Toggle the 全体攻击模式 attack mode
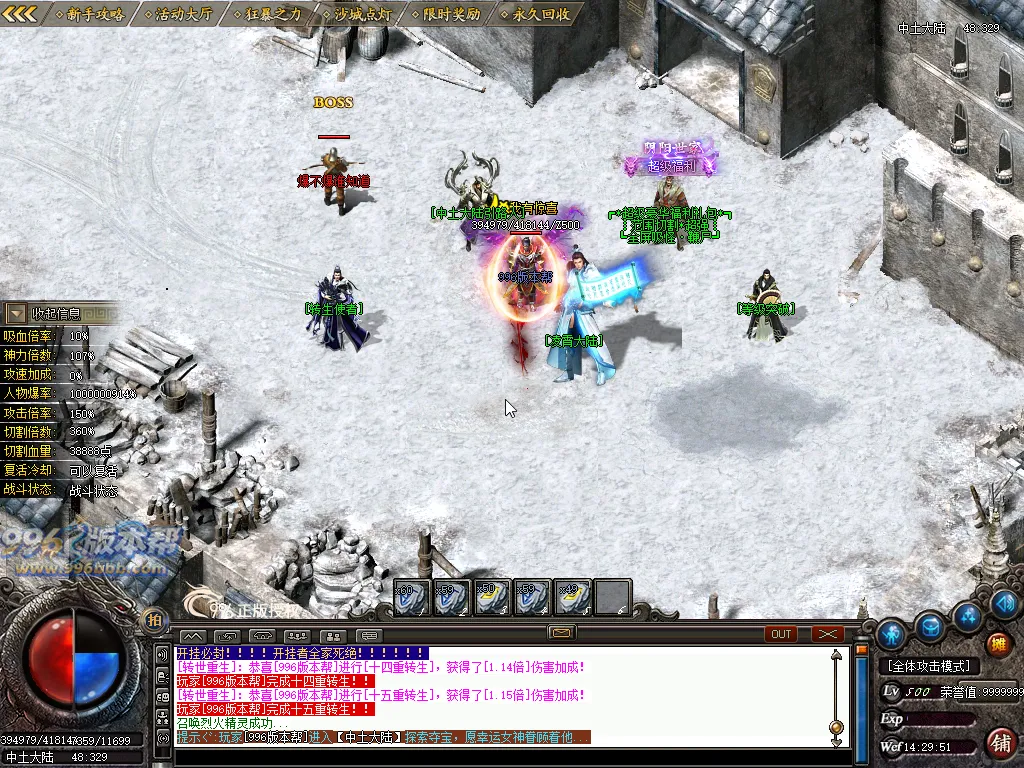The width and height of the screenshot is (1024, 768). tap(928, 666)
